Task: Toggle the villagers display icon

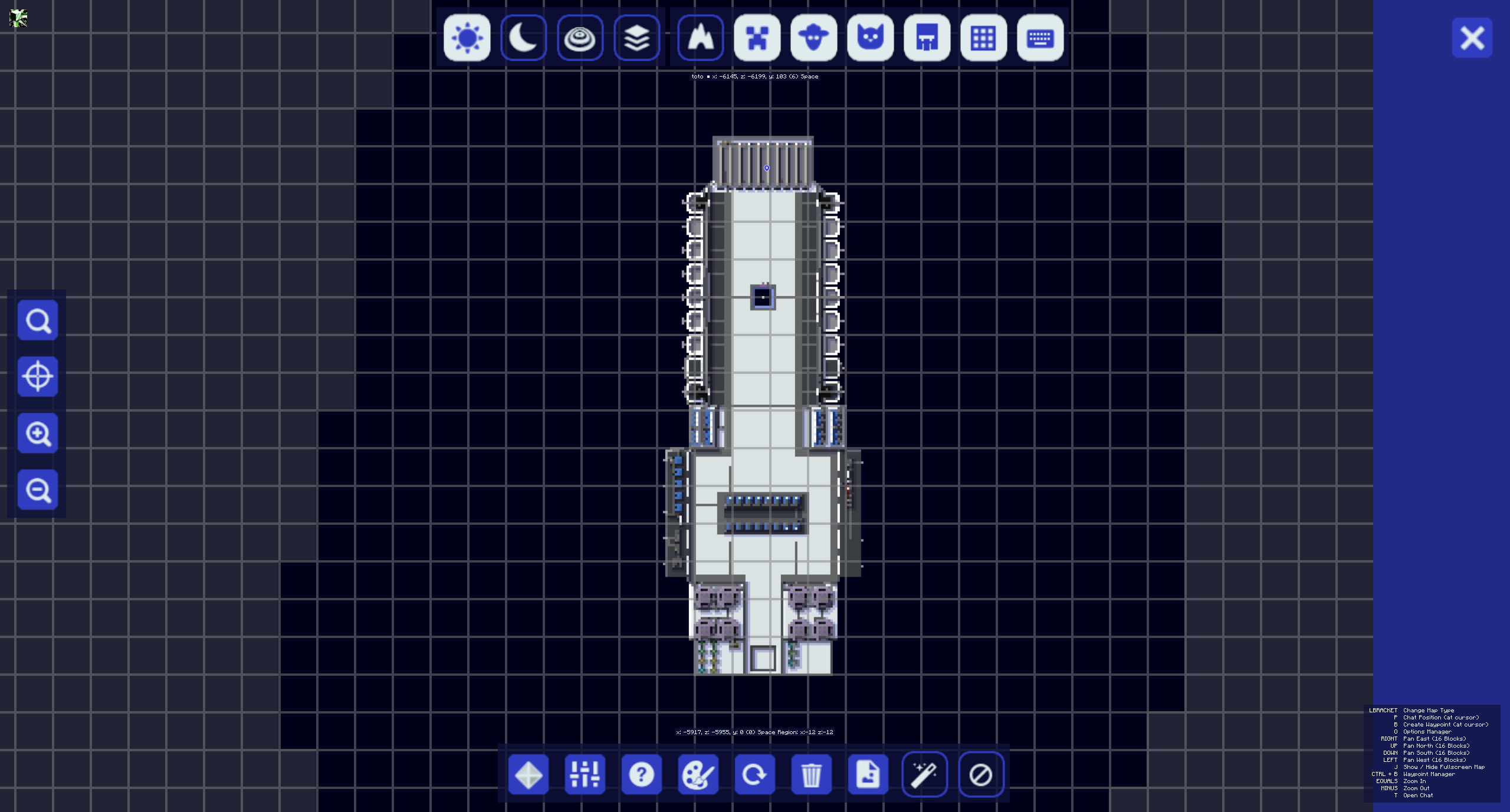Action: tap(927, 38)
